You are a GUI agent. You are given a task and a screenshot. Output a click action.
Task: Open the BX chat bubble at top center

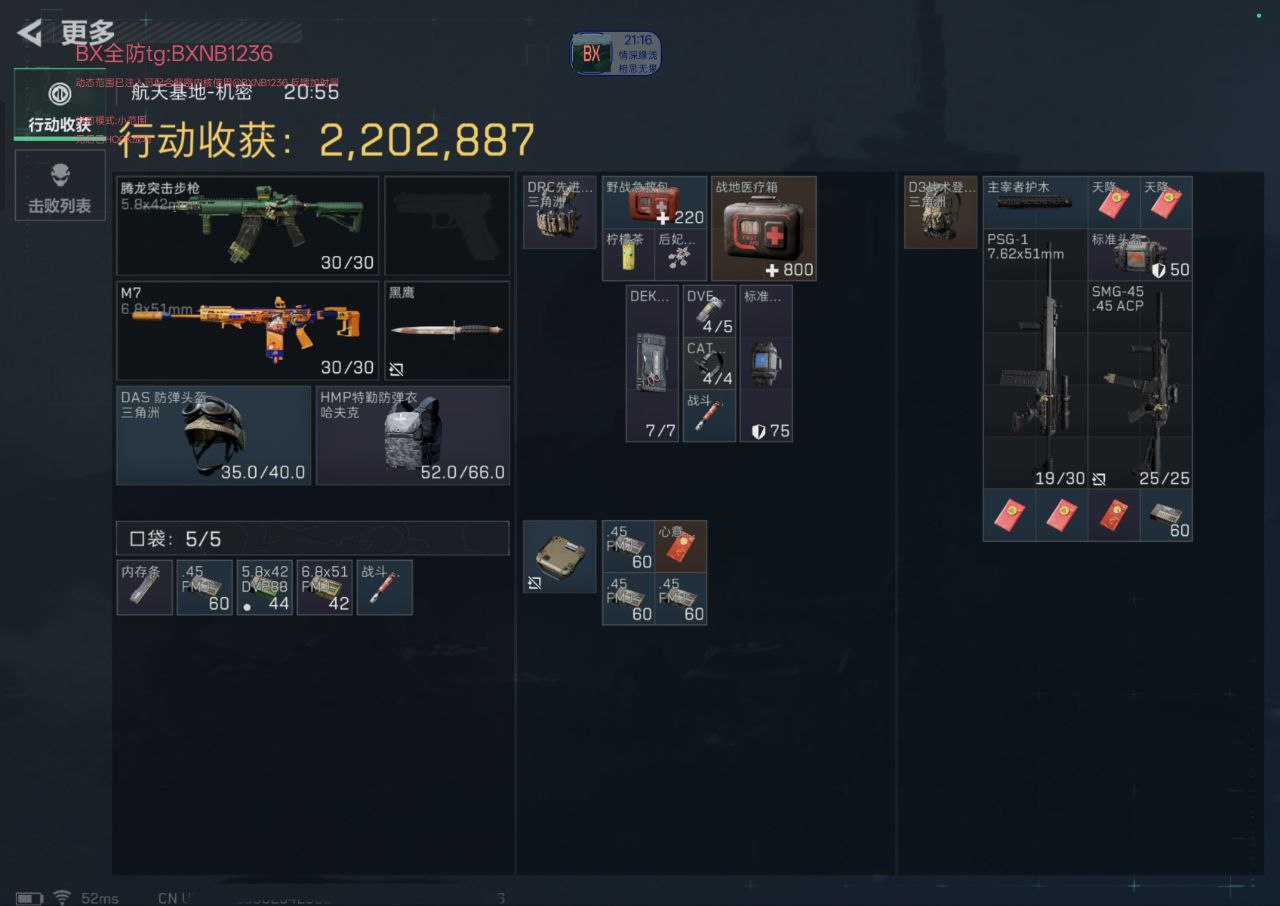(612, 54)
